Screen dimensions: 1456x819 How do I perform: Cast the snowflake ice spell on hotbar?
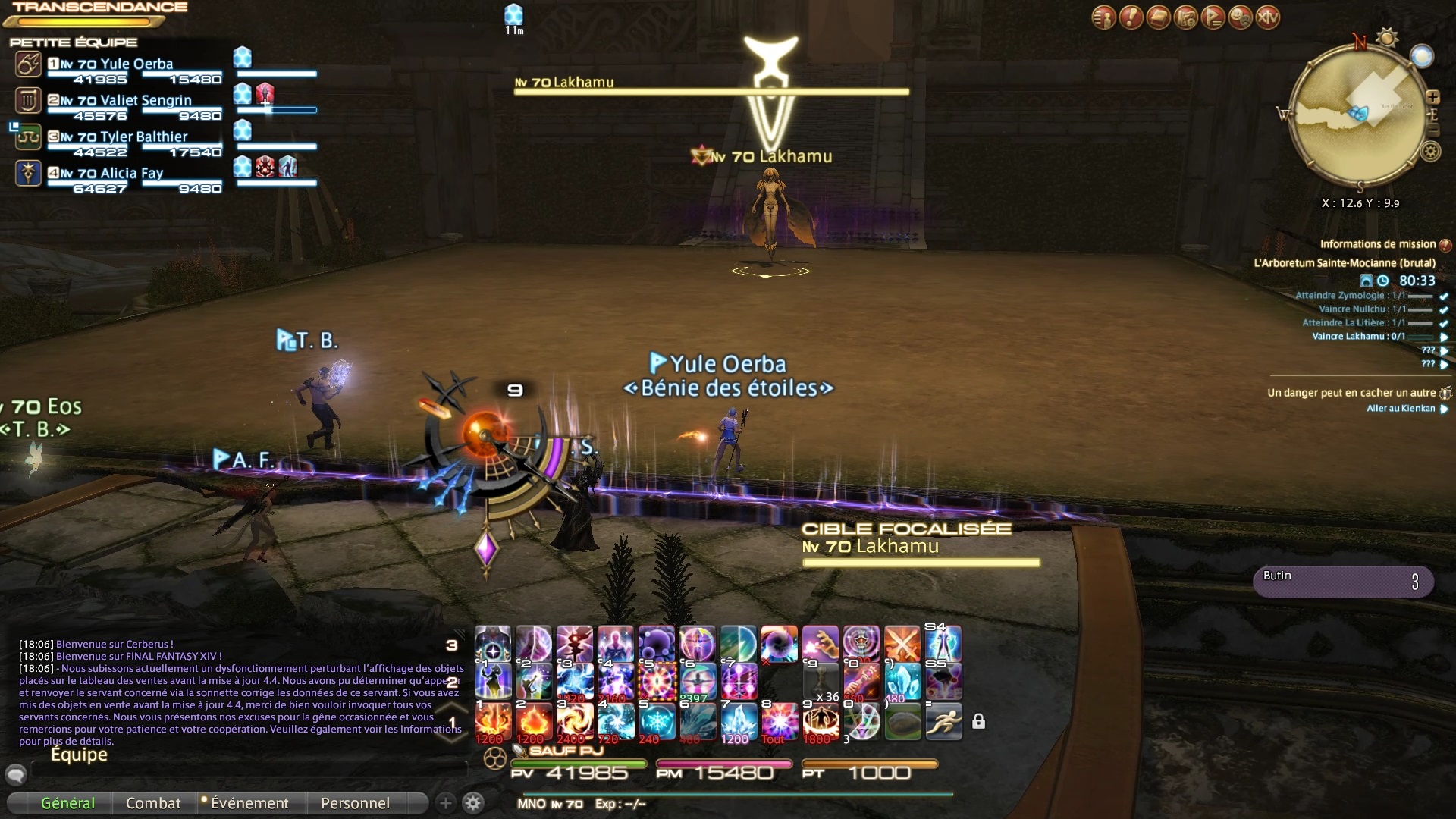point(657,721)
